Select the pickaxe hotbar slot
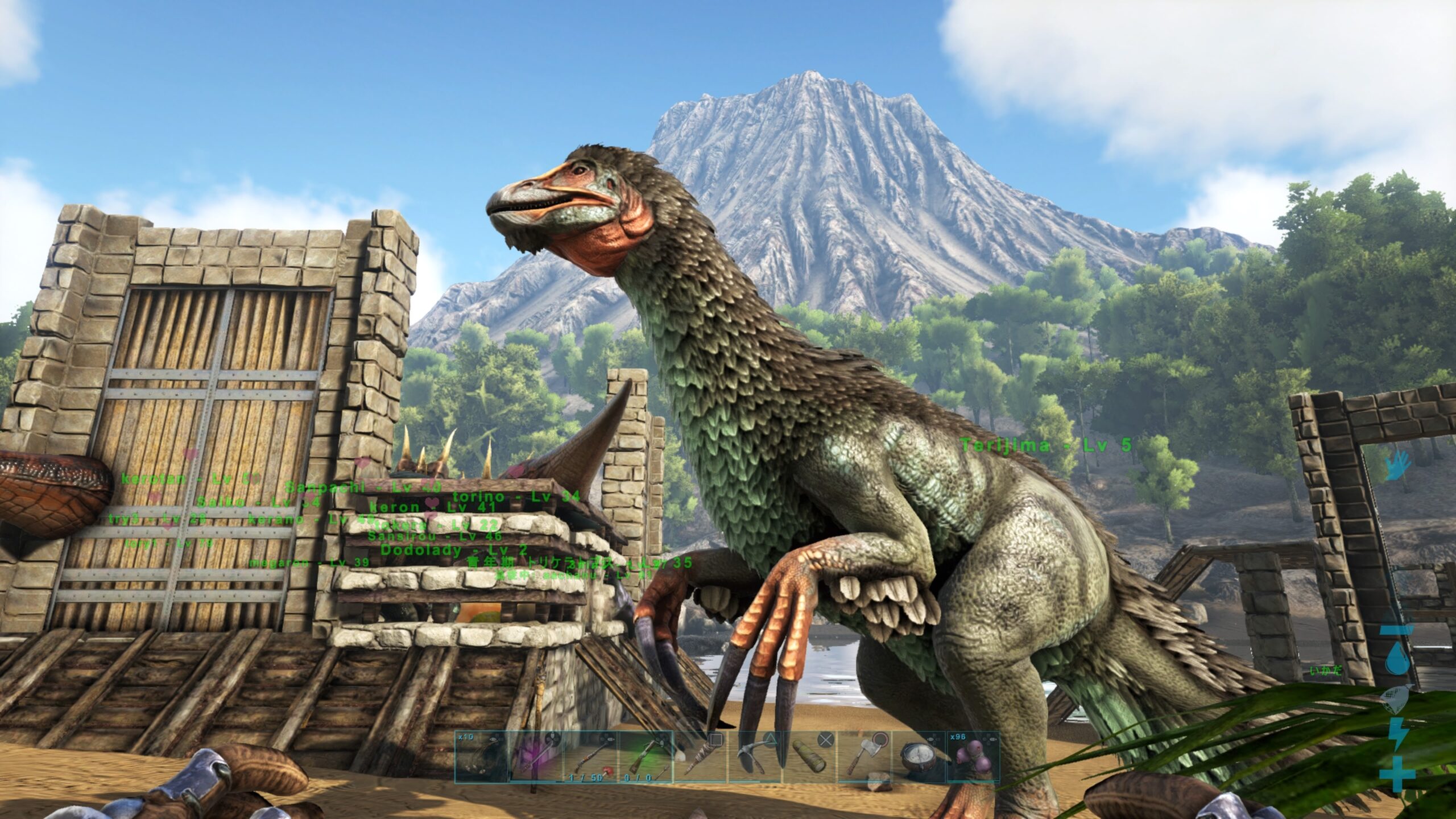The width and height of the screenshot is (1456, 819). pos(755,756)
